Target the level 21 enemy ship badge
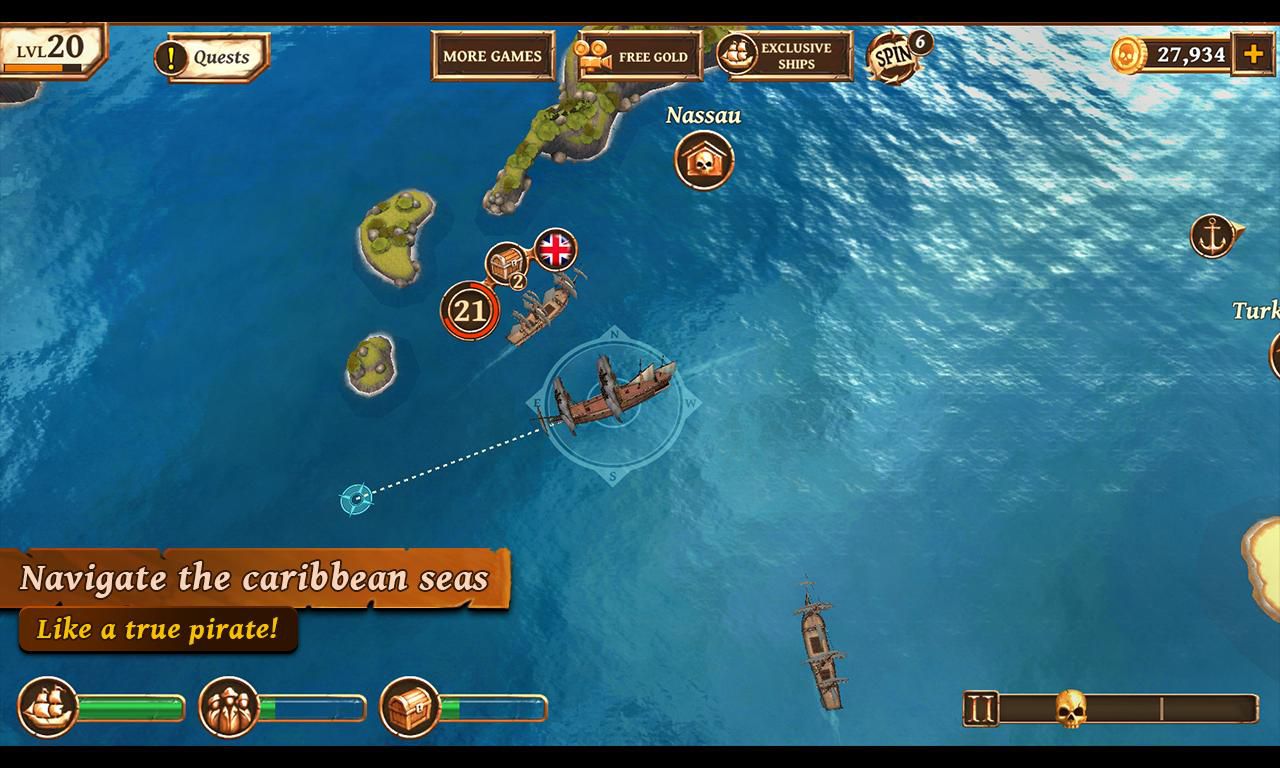1280x768 pixels. click(x=469, y=311)
